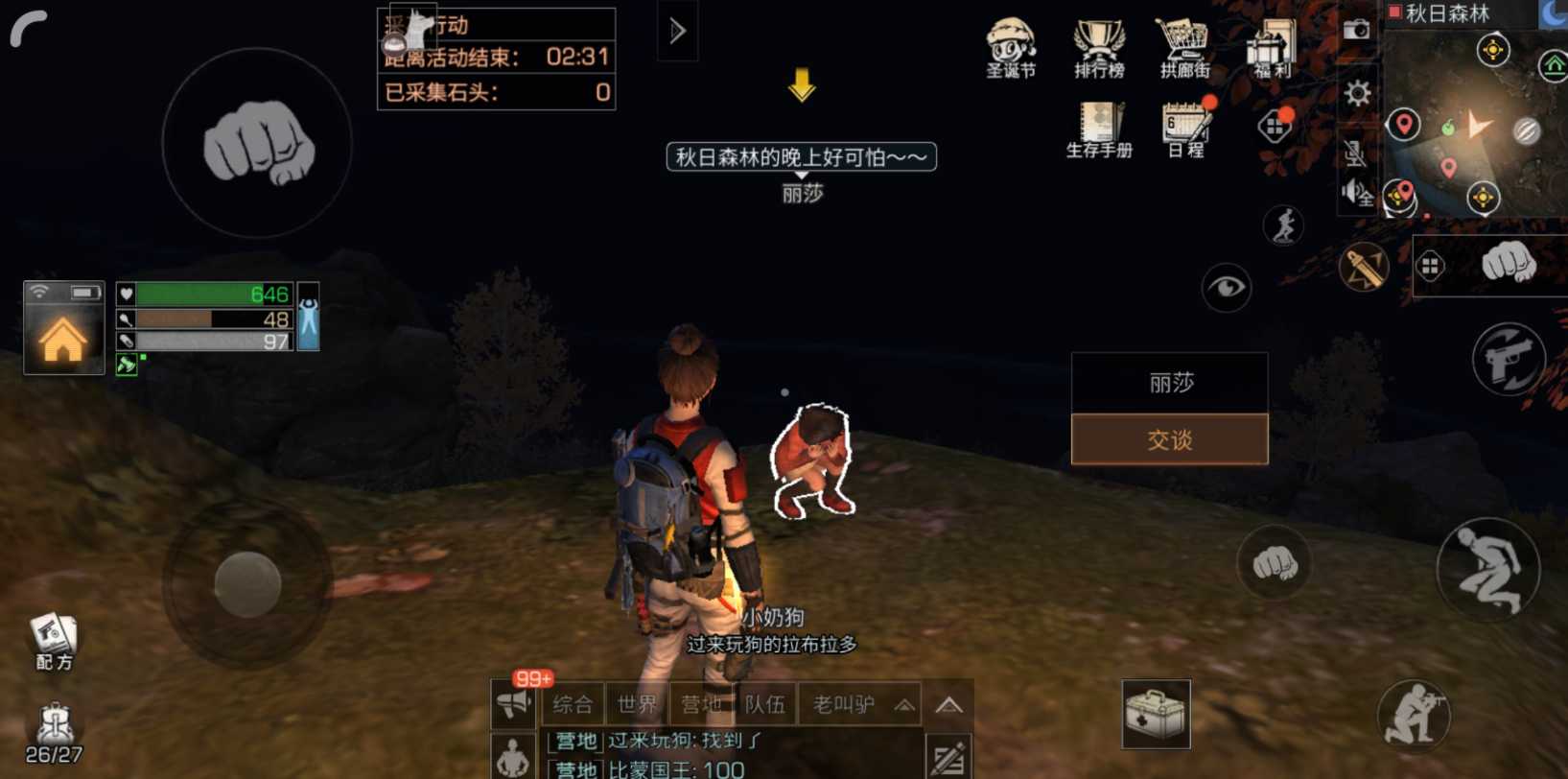Switch to the 综合 chat tab
This screenshot has height=779, width=1568.
pyautogui.click(x=573, y=705)
